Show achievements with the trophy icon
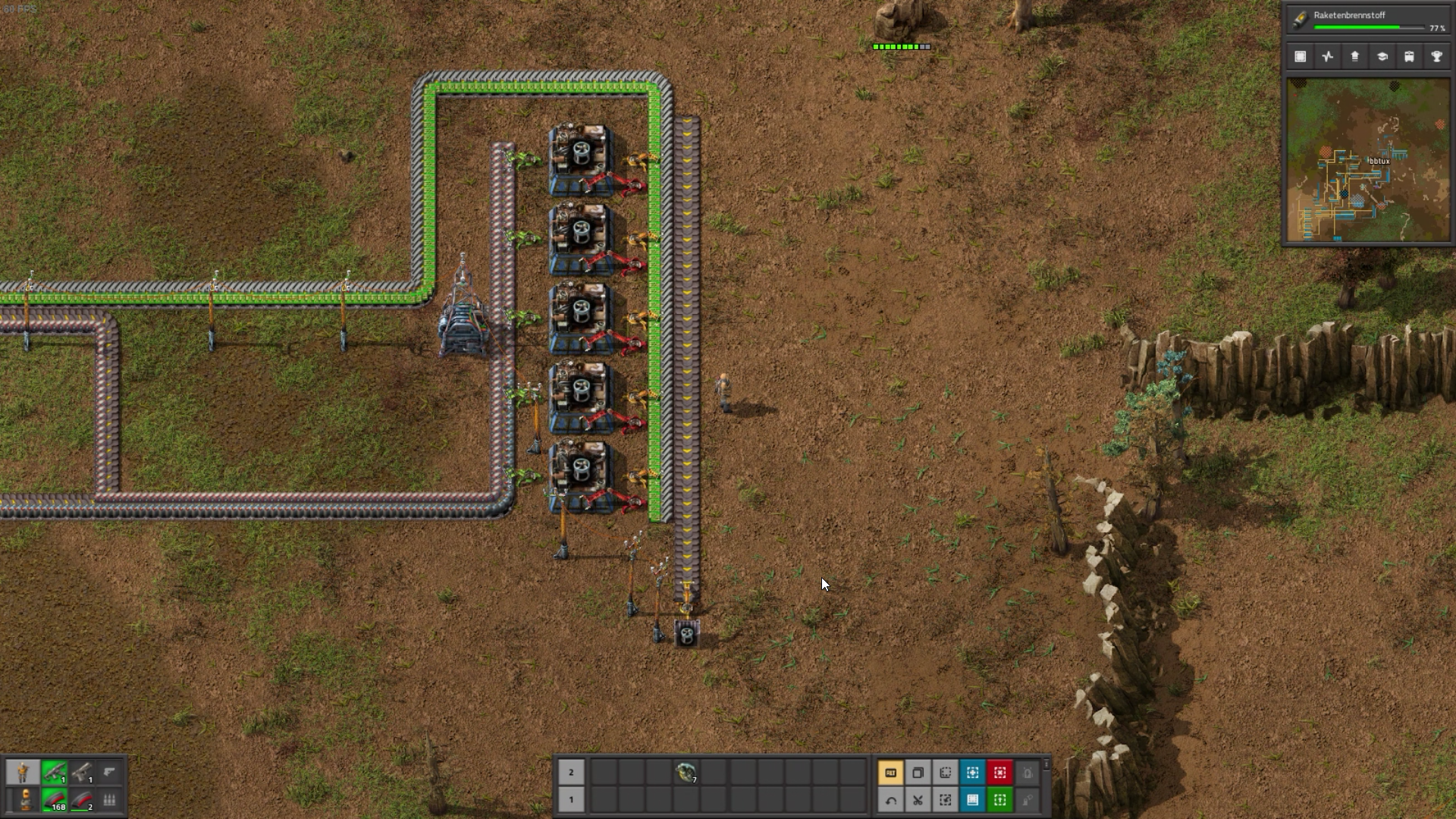This screenshot has height=819, width=1456. tap(1436, 56)
